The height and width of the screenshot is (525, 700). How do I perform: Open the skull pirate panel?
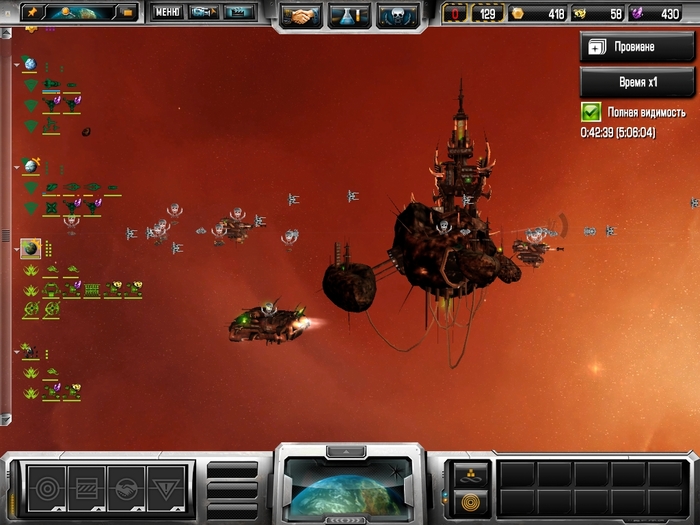pos(397,15)
